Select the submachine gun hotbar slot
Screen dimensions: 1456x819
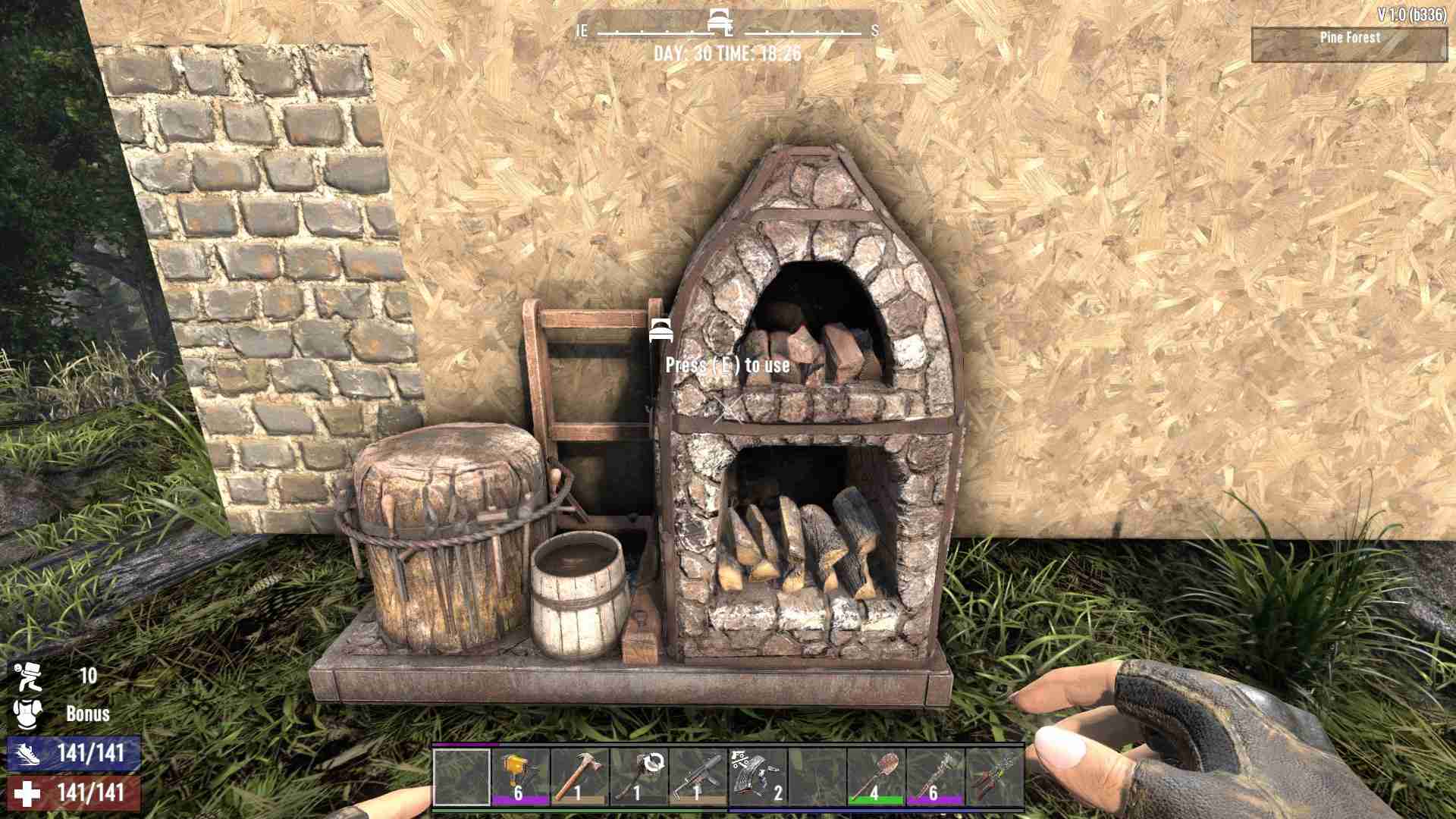(698, 777)
